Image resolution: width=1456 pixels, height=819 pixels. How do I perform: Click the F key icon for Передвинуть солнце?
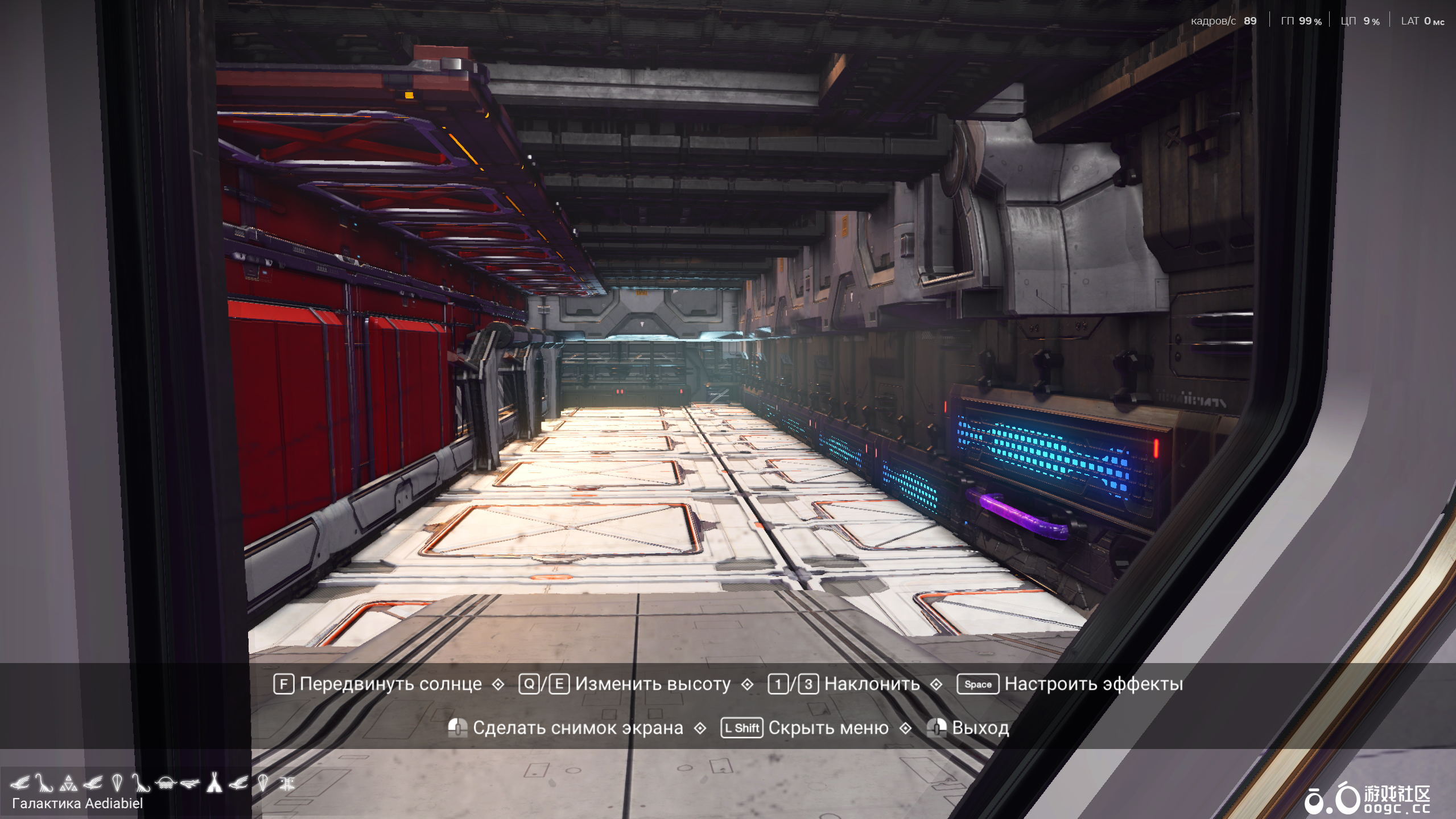pos(283,684)
